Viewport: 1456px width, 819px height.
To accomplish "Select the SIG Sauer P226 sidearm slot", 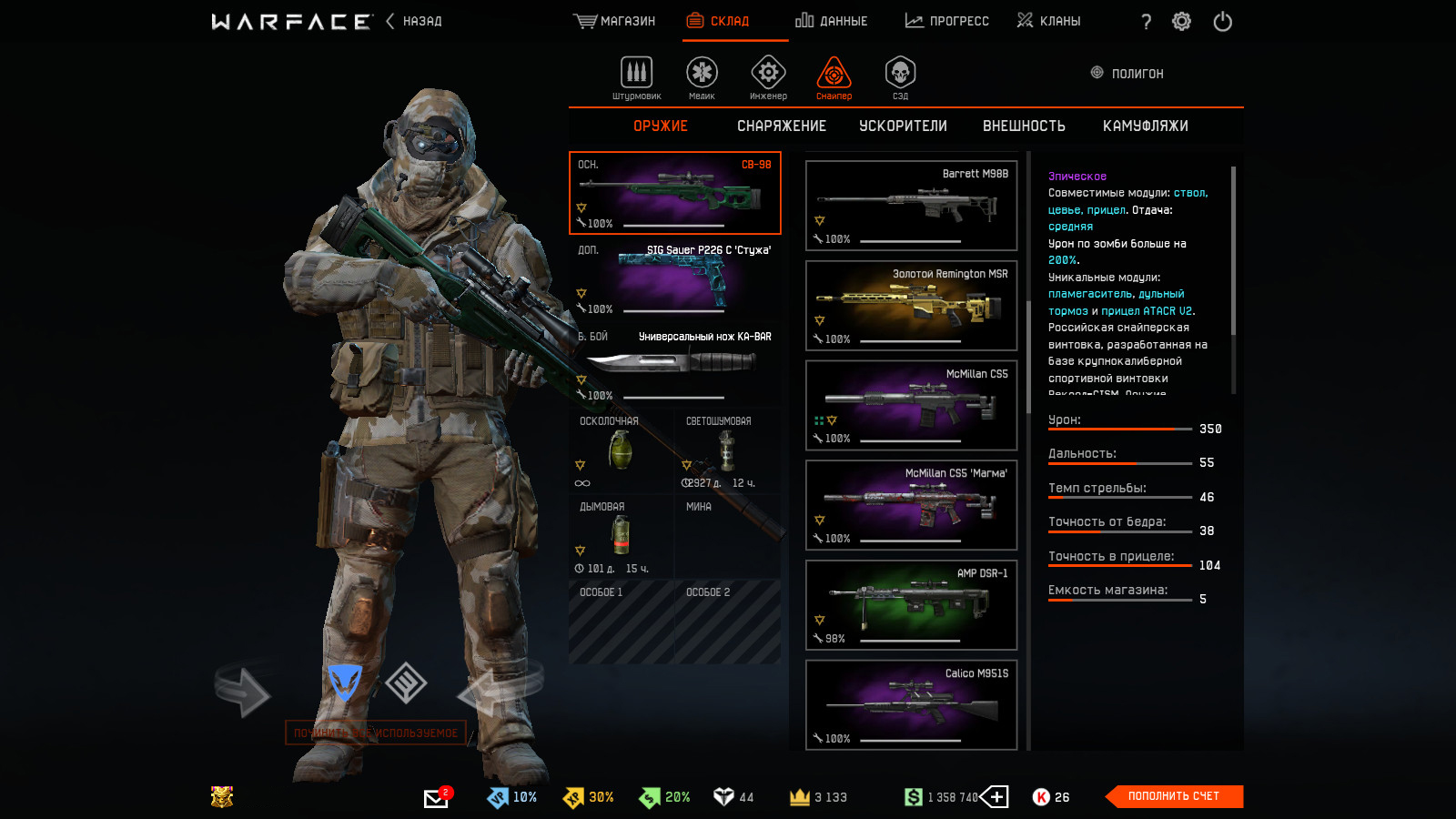I will 674,279.
